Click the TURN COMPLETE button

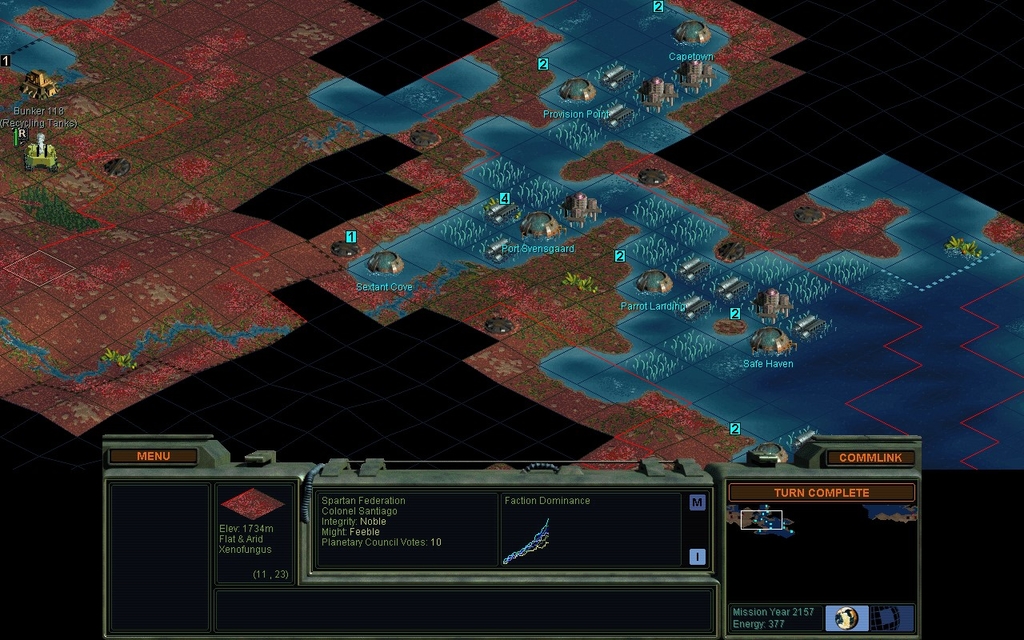[x=821, y=493]
